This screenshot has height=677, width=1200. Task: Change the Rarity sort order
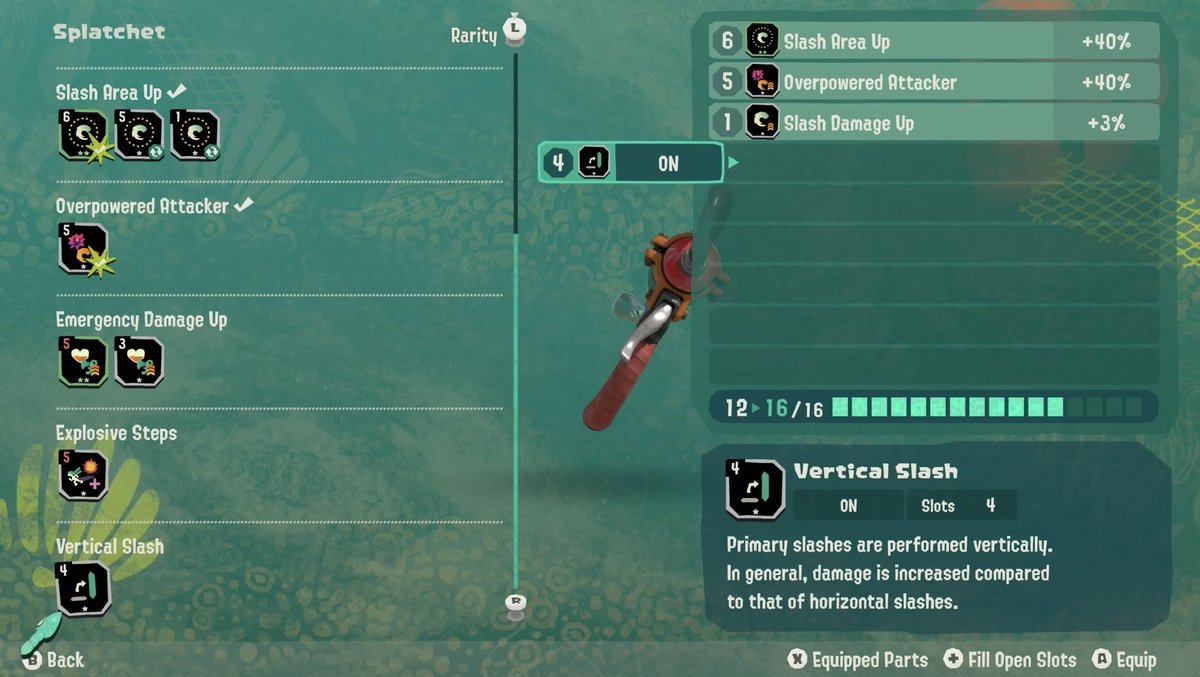click(x=488, y=34)
